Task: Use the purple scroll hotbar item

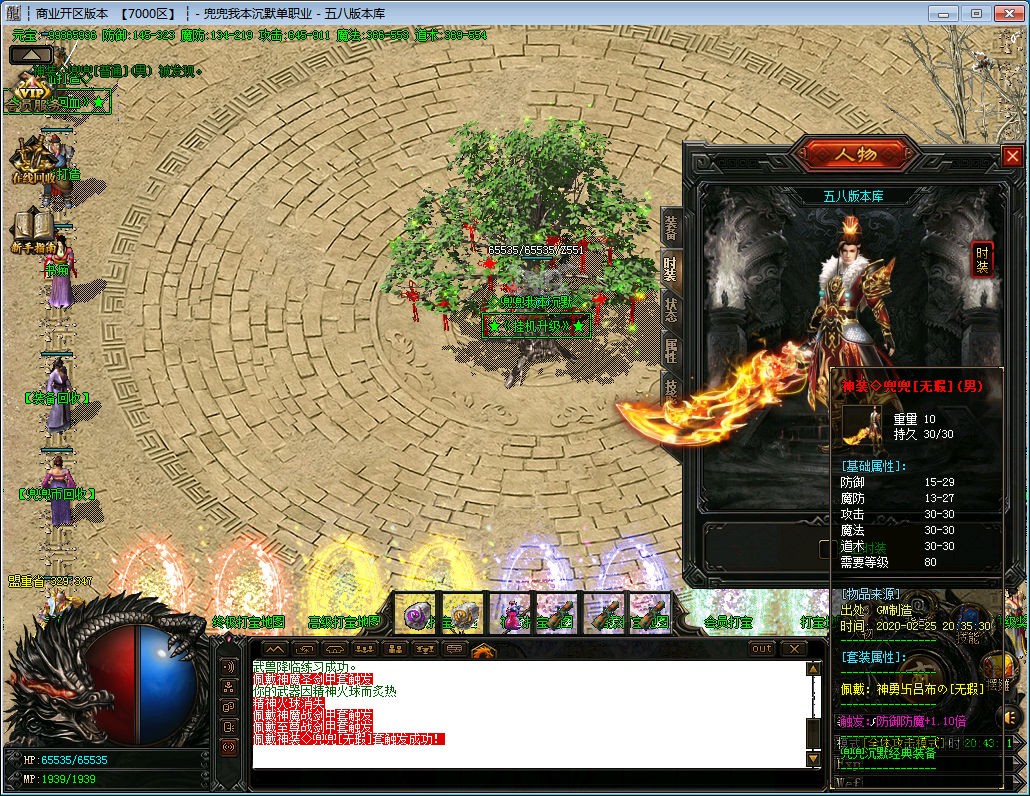Action: click(417, 613)
